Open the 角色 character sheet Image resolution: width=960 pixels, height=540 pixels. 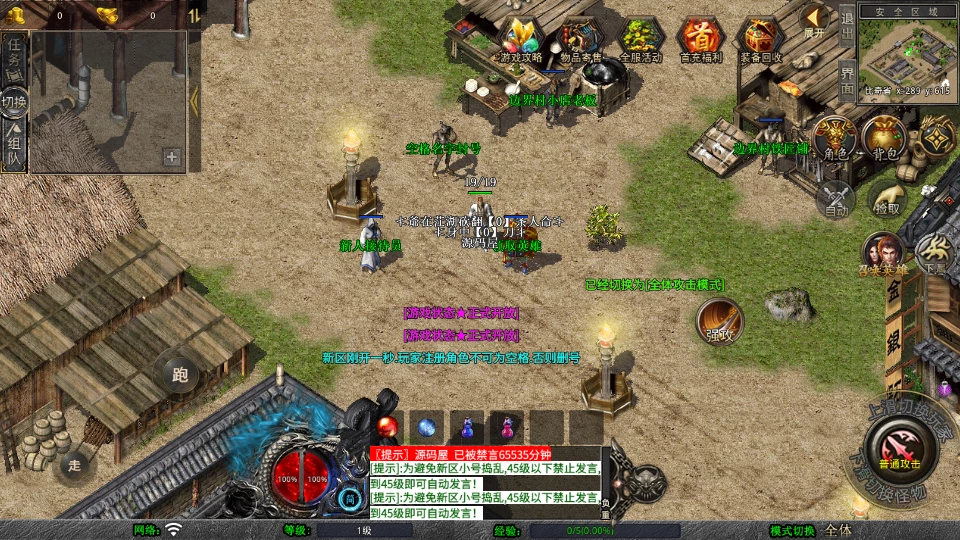point(834,139)
